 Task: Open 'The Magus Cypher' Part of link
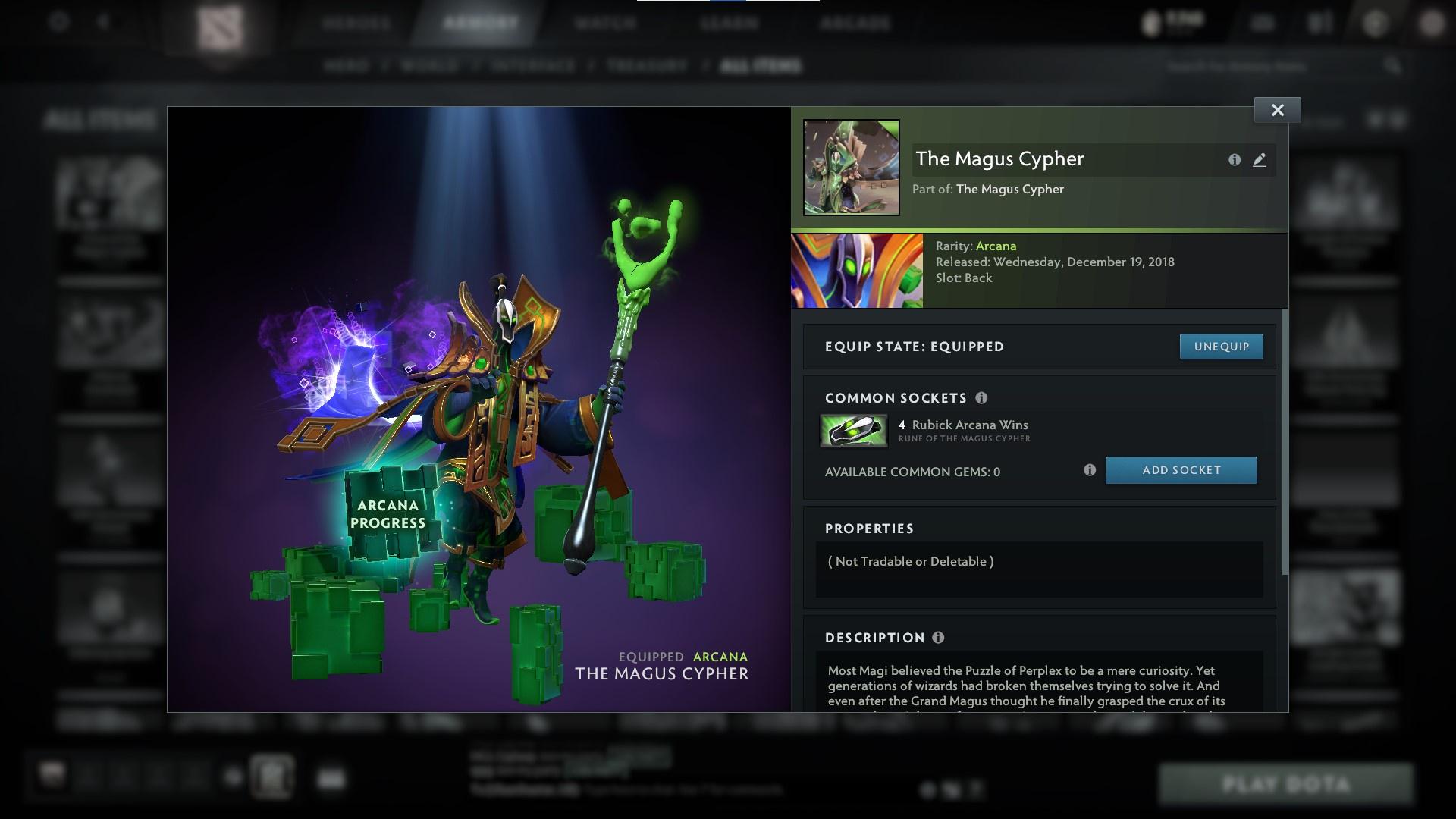coord(1009,189)
